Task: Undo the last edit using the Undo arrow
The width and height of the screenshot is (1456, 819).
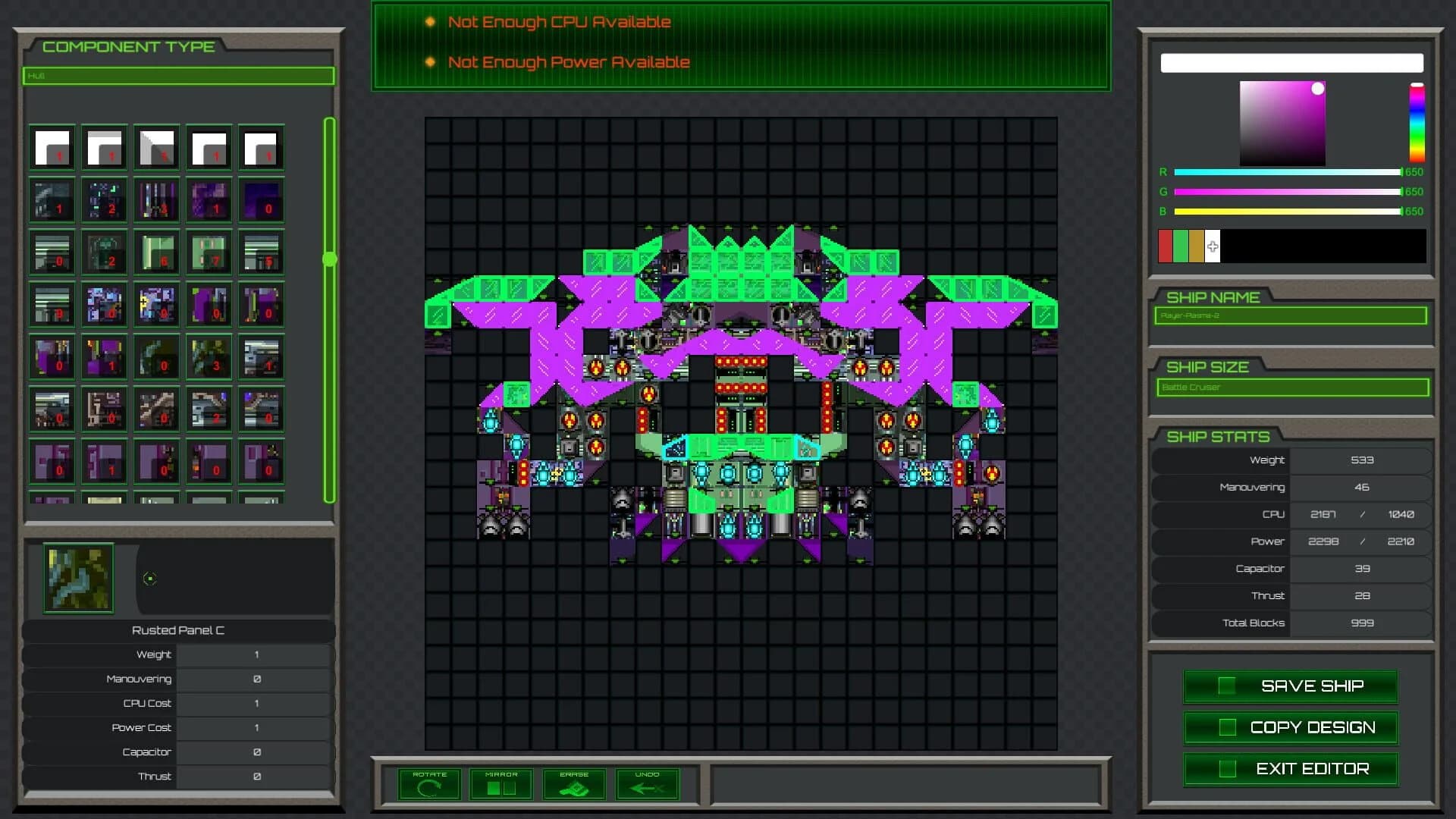Action: click(647, 783)
